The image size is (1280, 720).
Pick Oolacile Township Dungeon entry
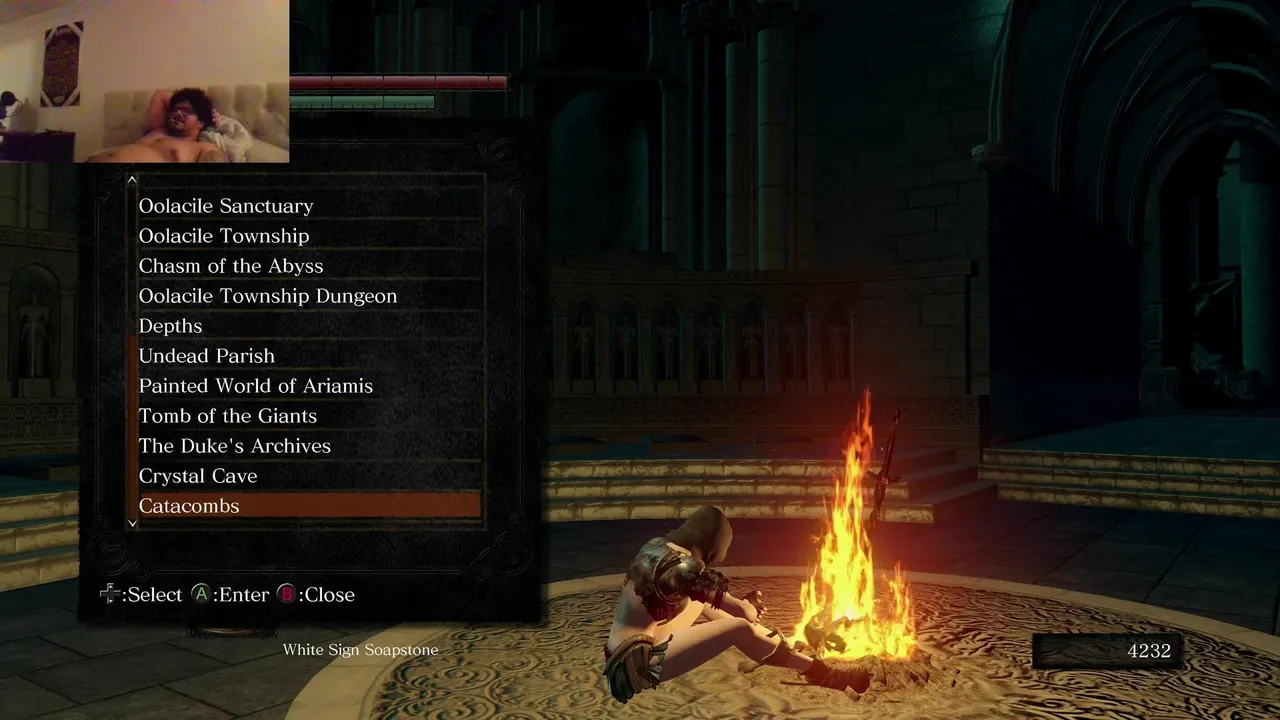coord(268,296)
